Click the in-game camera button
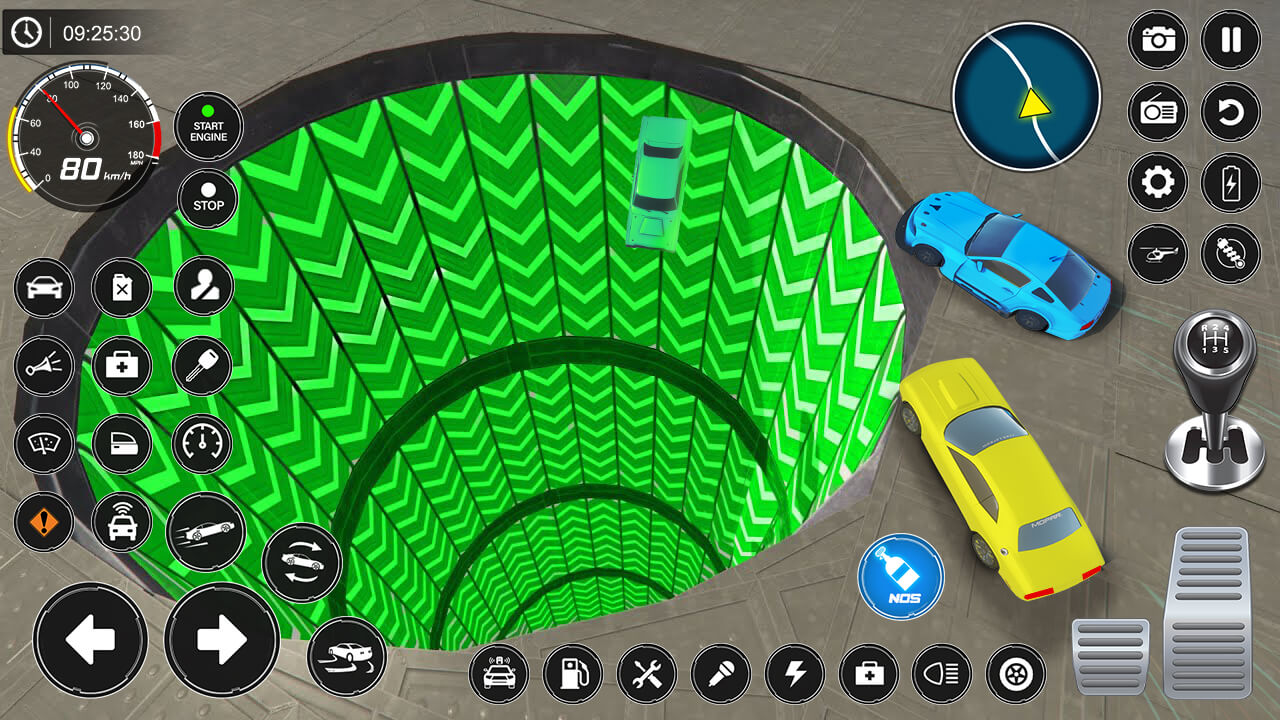The width and height of the screenshot is (1280, 720). (1157, 40)
